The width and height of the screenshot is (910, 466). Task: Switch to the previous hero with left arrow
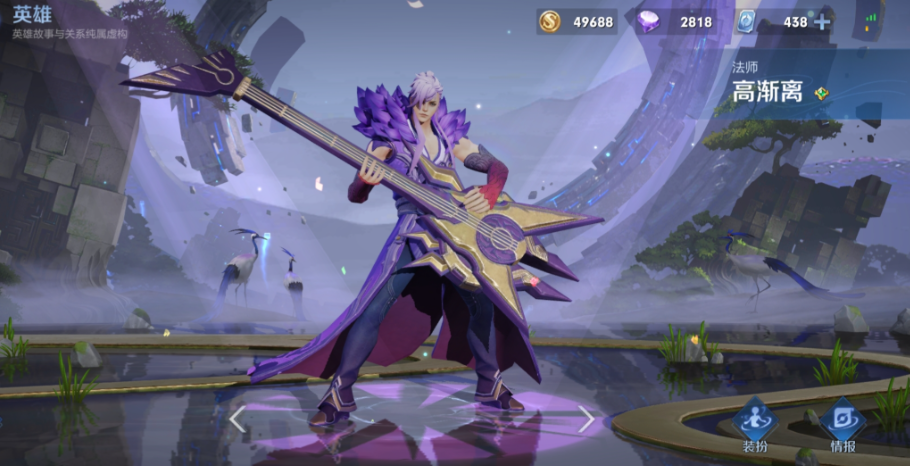click(x=238, y=419)
